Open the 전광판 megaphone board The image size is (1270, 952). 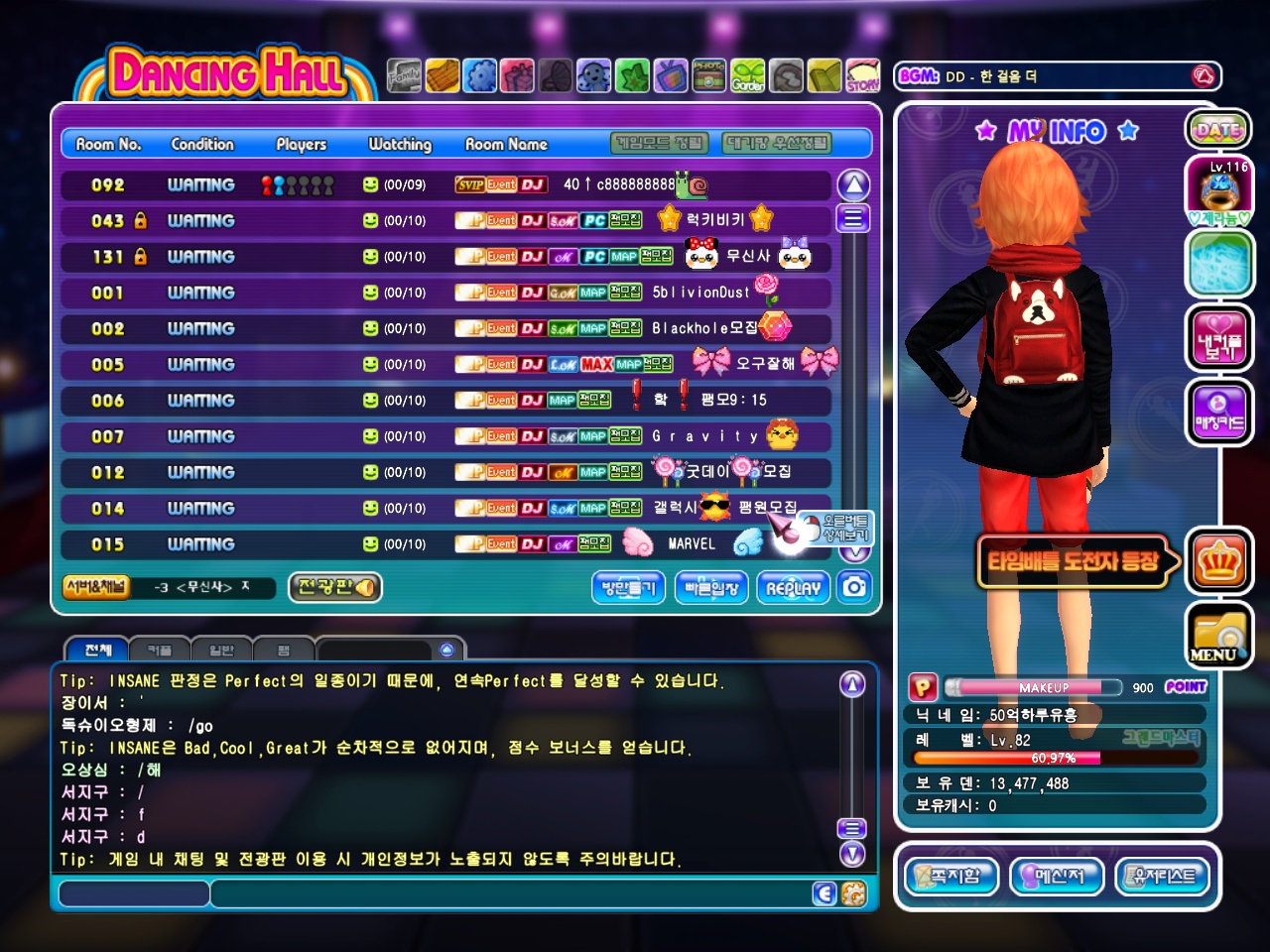(x=335, y=587)
